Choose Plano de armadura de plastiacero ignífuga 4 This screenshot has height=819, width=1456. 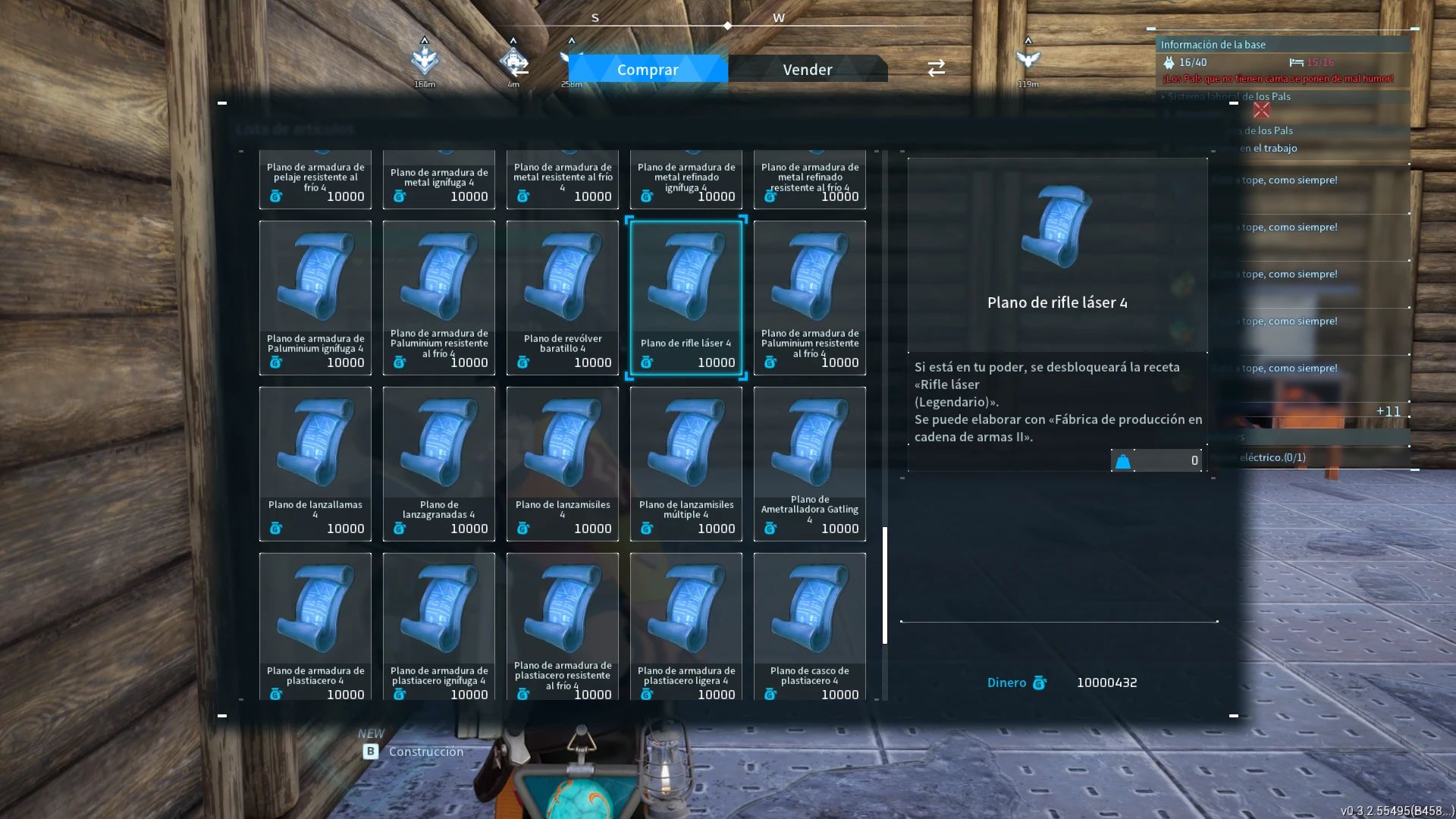click(x=439, y=626)
